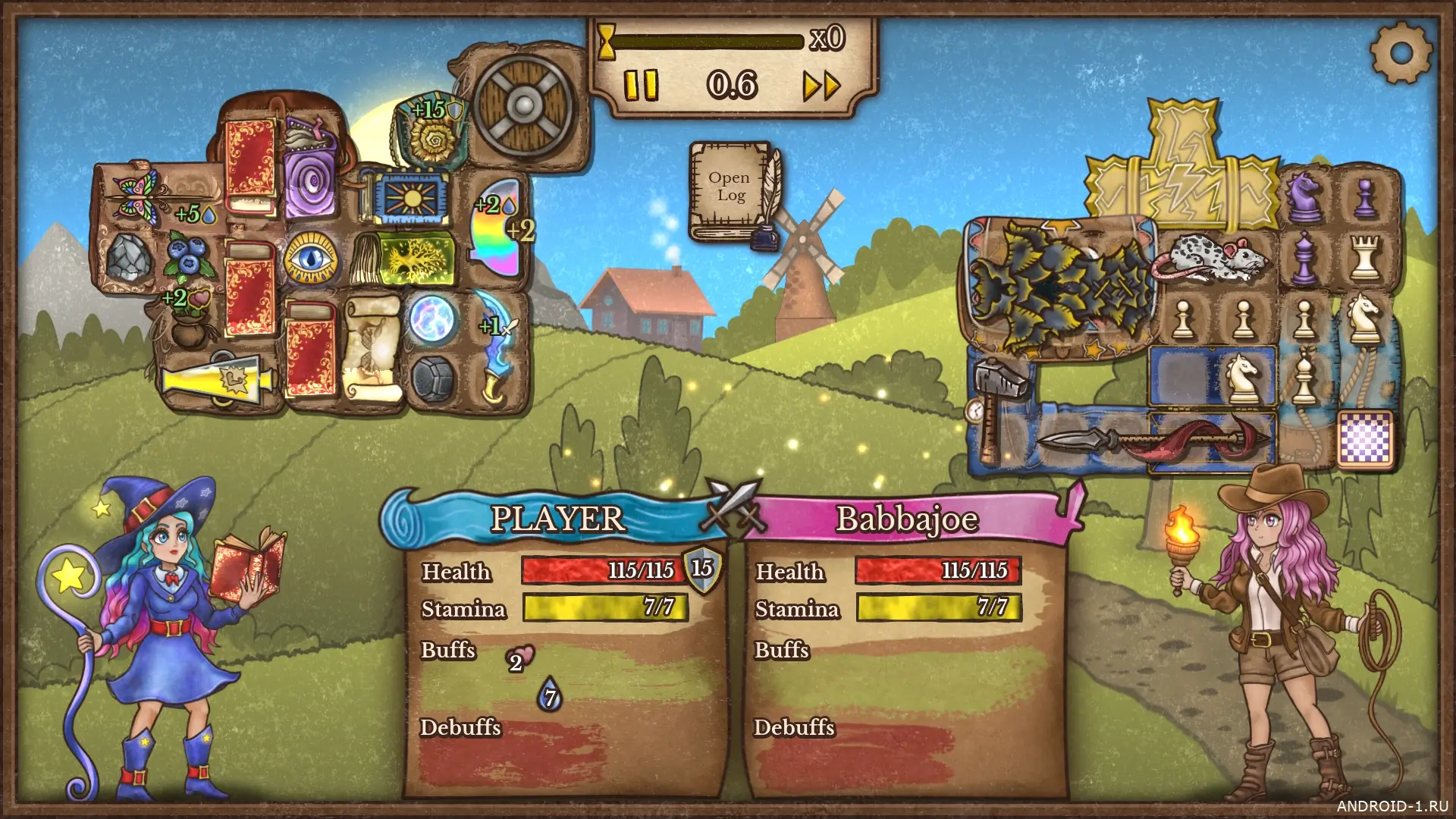Viewport: 1456px width, 819px height.
Task: Open the battle log book
Action: tap(731, 188)
